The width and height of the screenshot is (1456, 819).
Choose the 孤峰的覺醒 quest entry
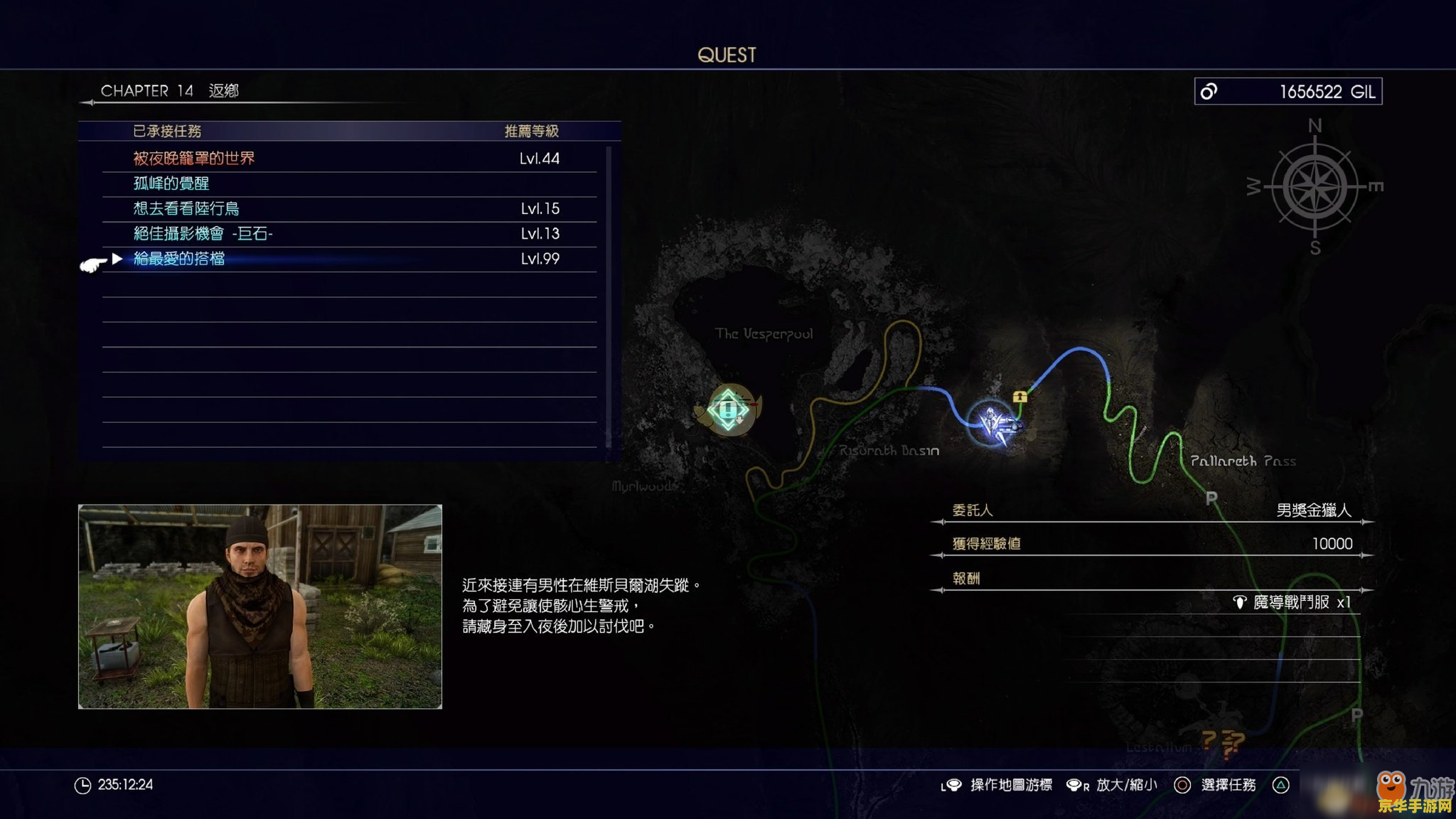[x=171, y=183]
